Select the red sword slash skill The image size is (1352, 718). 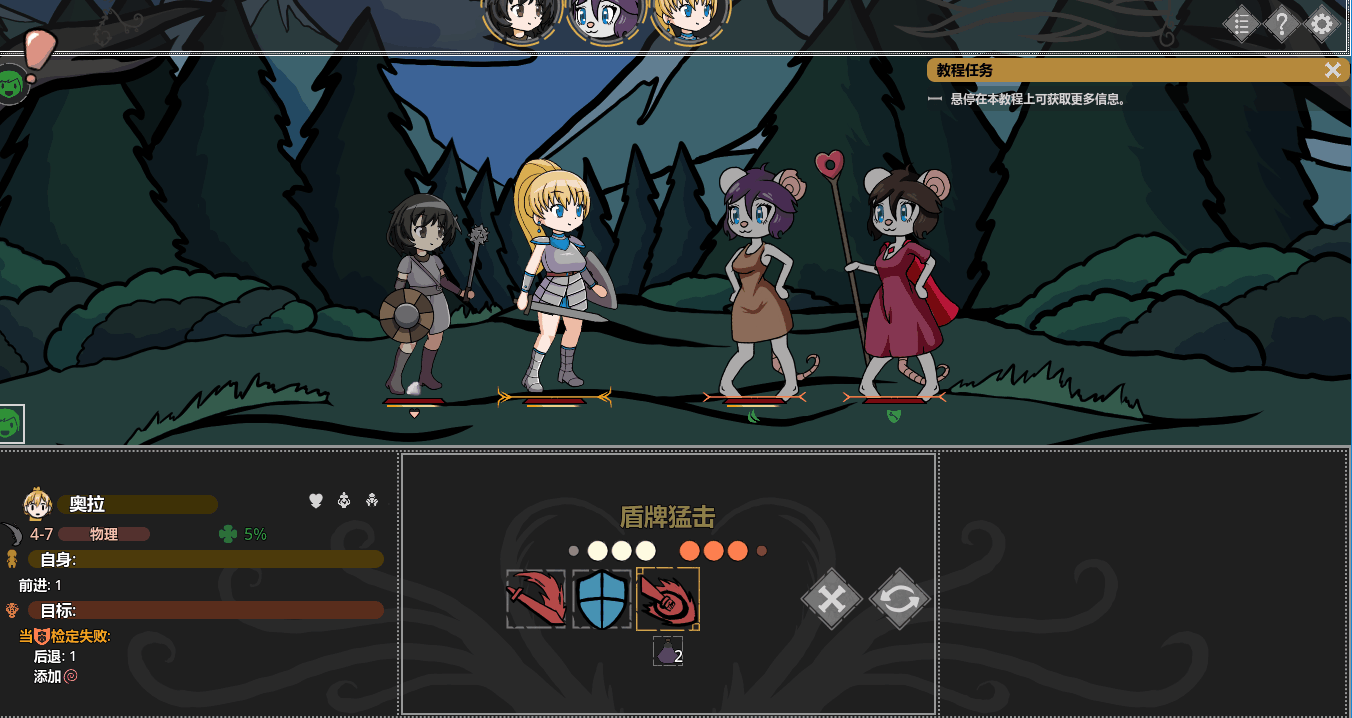click(x=536, y=599)
